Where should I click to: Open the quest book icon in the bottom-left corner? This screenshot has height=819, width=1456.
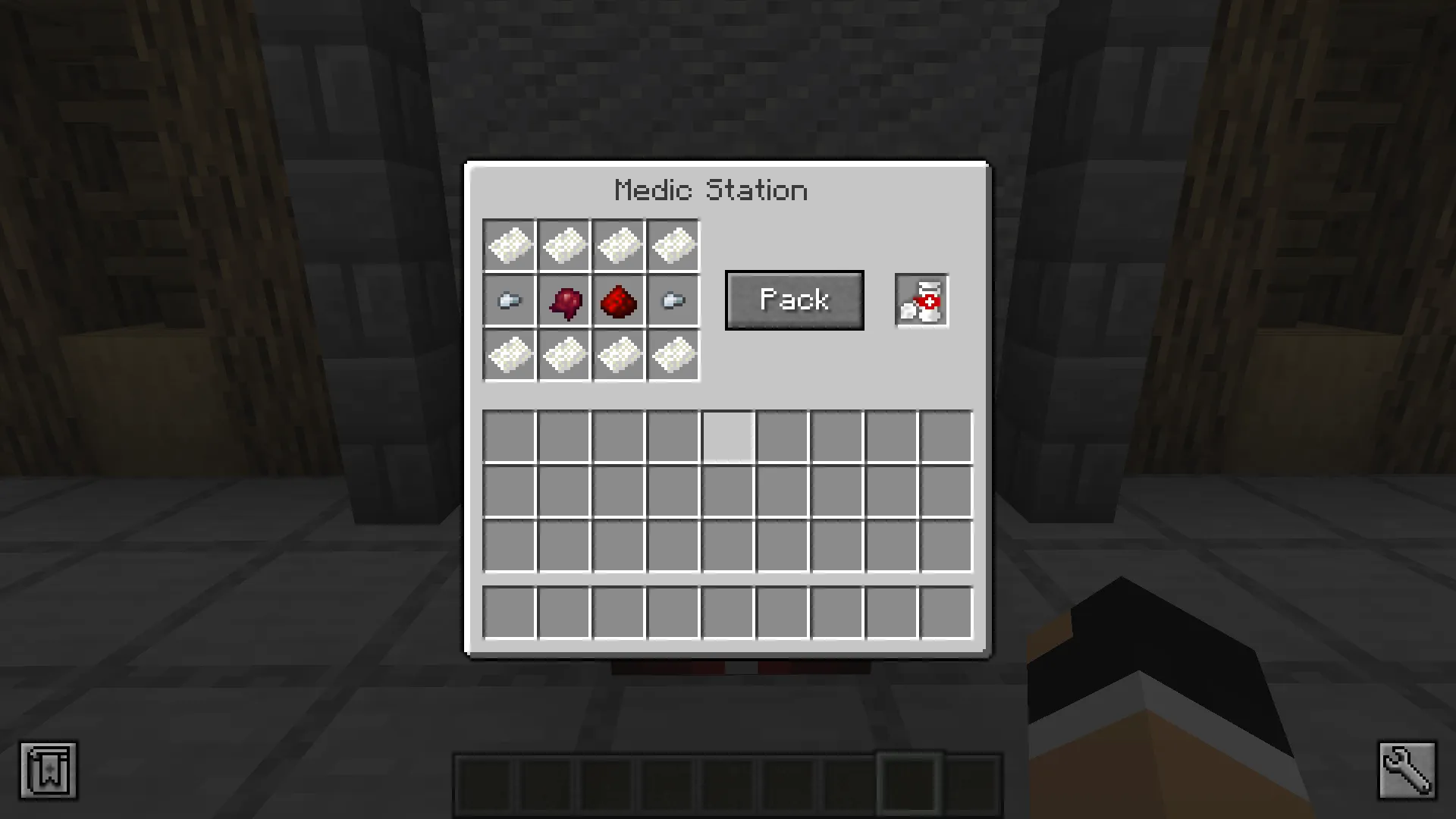coord(49,770)
